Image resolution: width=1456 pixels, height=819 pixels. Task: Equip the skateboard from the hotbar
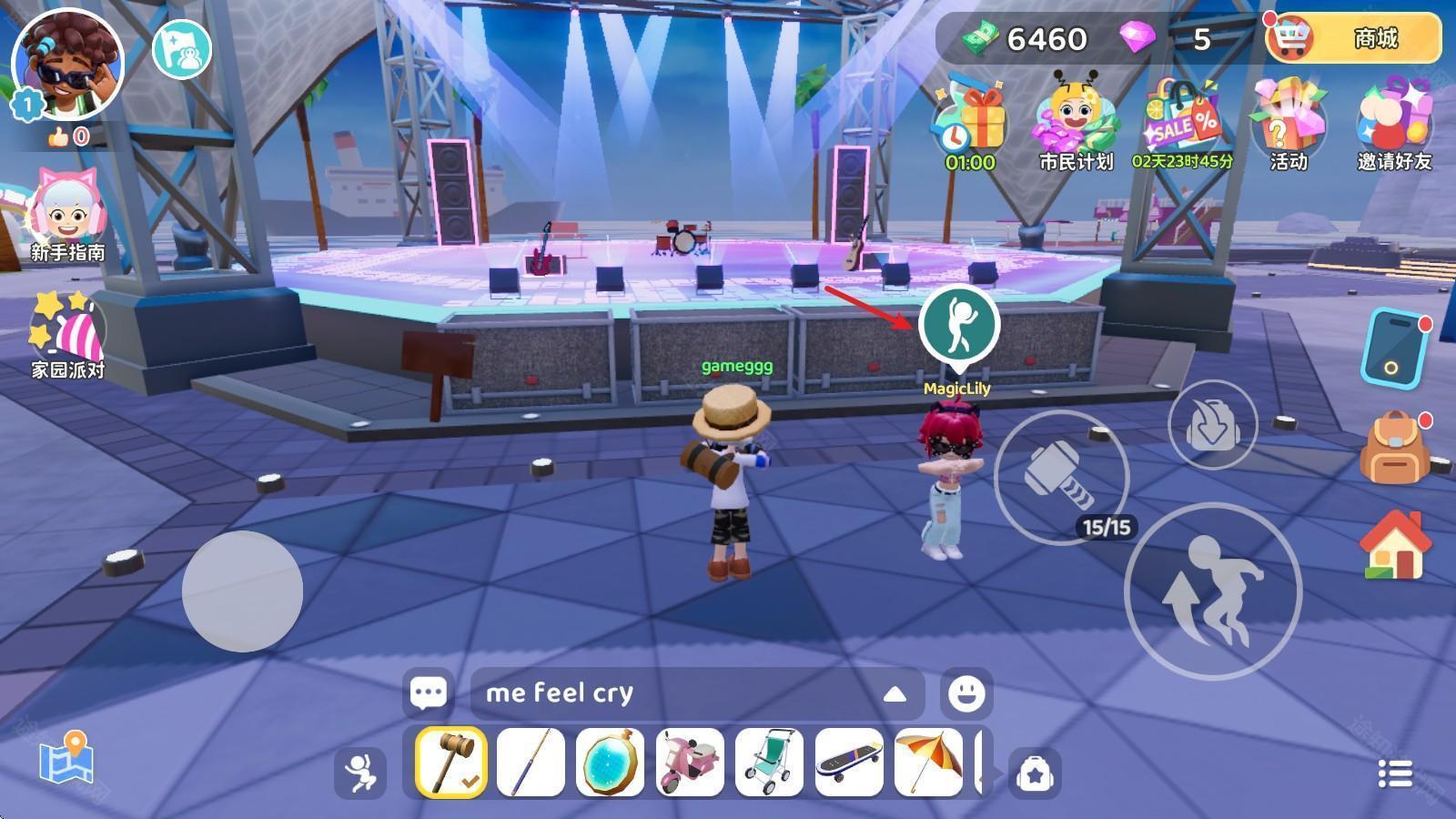pos(848,762)
